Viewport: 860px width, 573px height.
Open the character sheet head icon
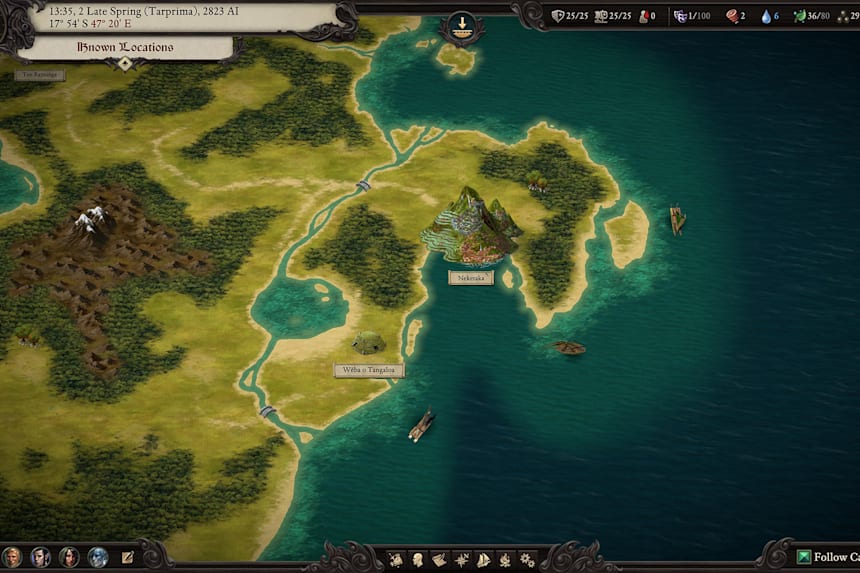(x=418, y=559)
